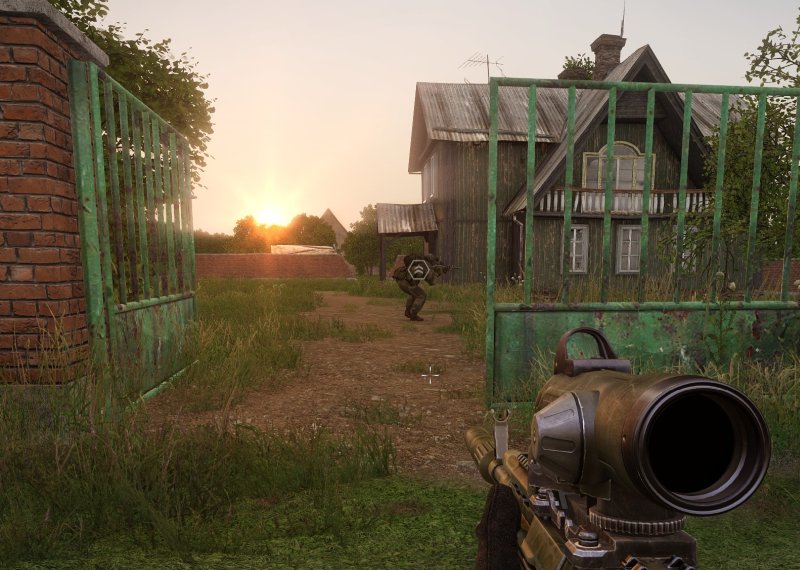
Task: Select the squad leader's hexagon chevron marker
Action: [418, 269]
